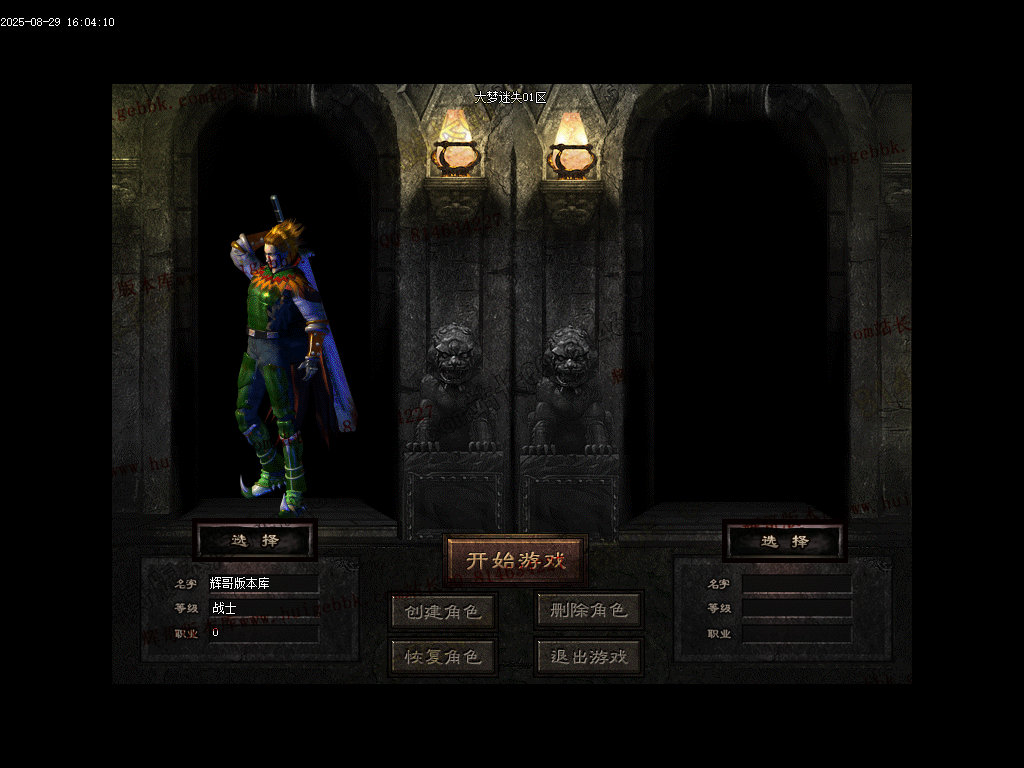1024x768 pixels.
Task: Choose 删除角色 to delete the character
Action: [588, 610]
